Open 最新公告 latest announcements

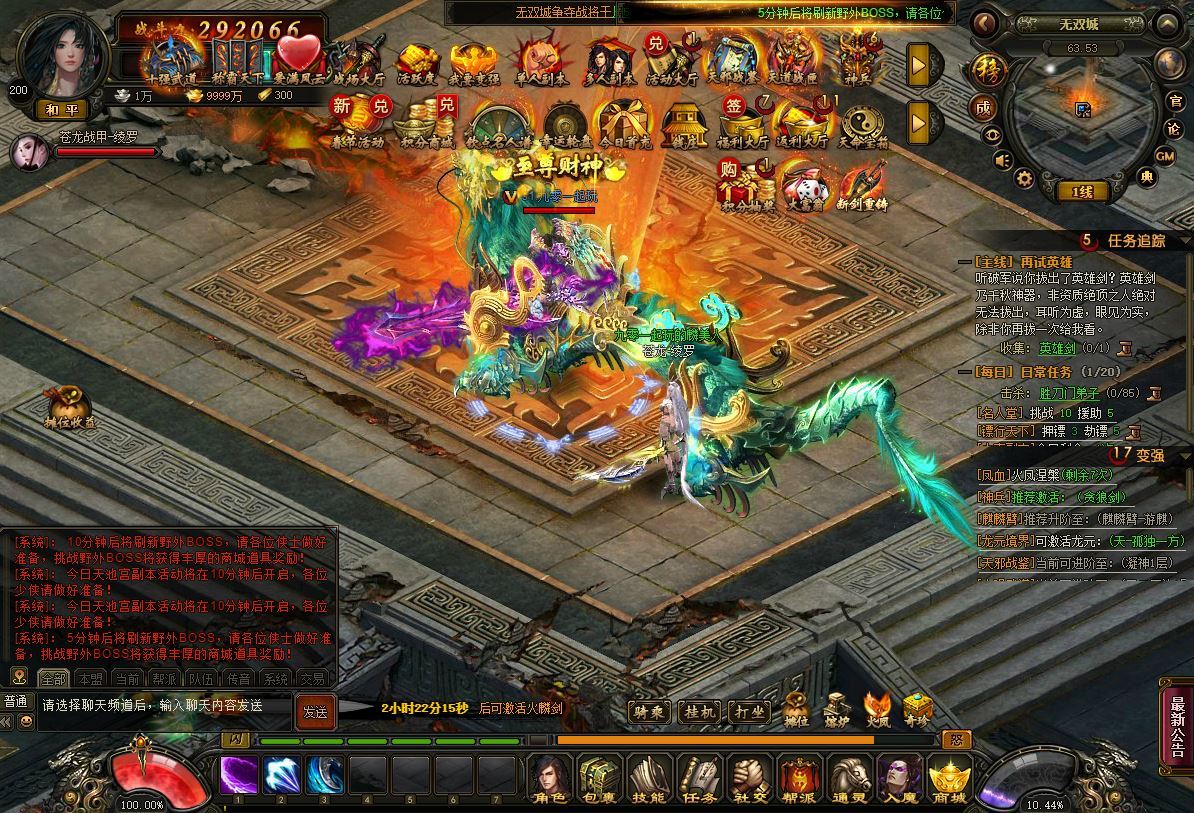[1177, 718]
